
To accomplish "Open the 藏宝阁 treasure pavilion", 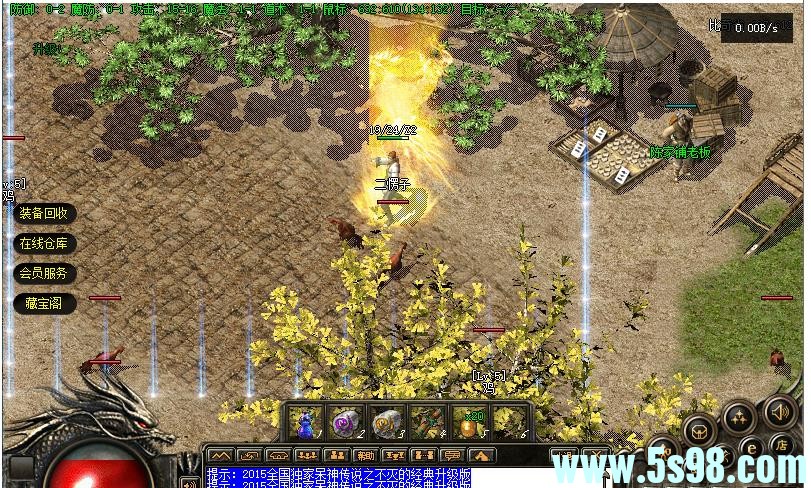I will click(44, 303).
